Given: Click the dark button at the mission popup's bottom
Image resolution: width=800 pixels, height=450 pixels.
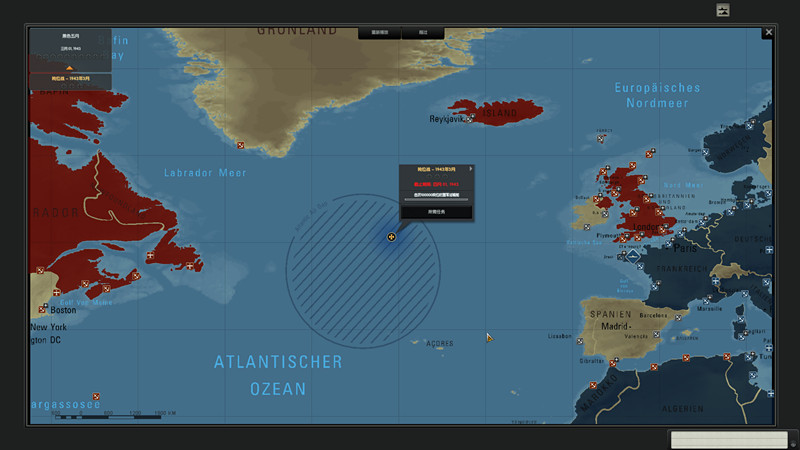Looking at the screenshot, I should (435, 212).
